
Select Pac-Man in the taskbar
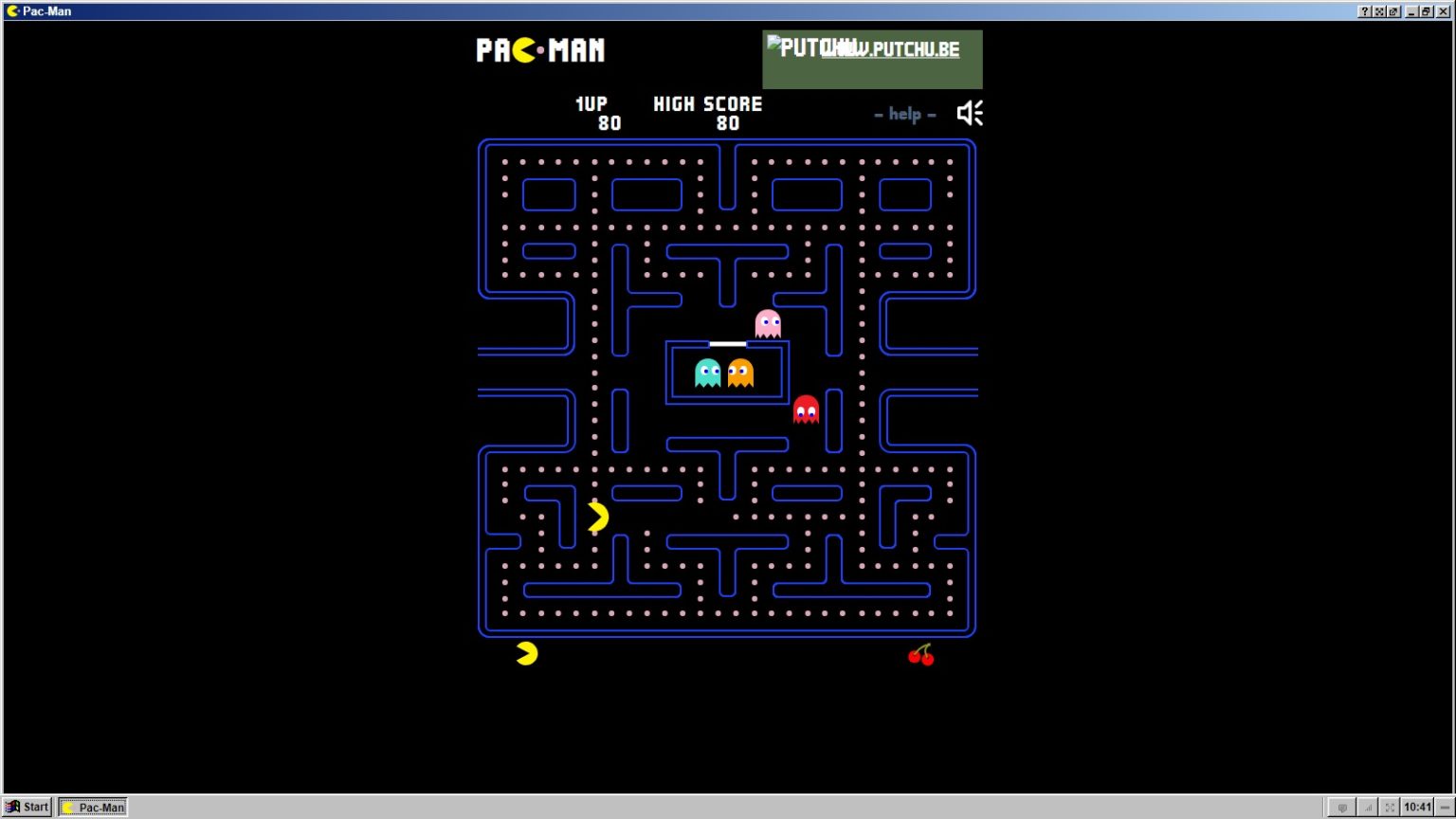[x=92, y=807]
